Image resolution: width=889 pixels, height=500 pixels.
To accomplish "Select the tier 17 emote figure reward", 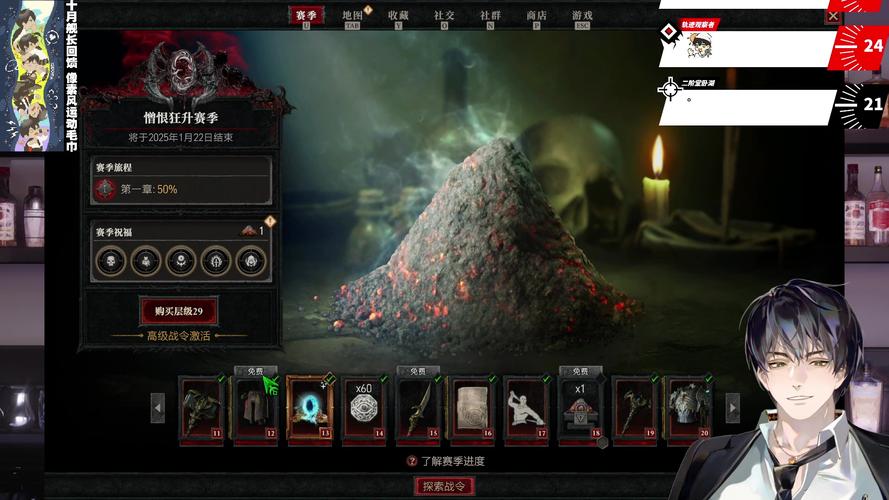I will click(526, 407).
